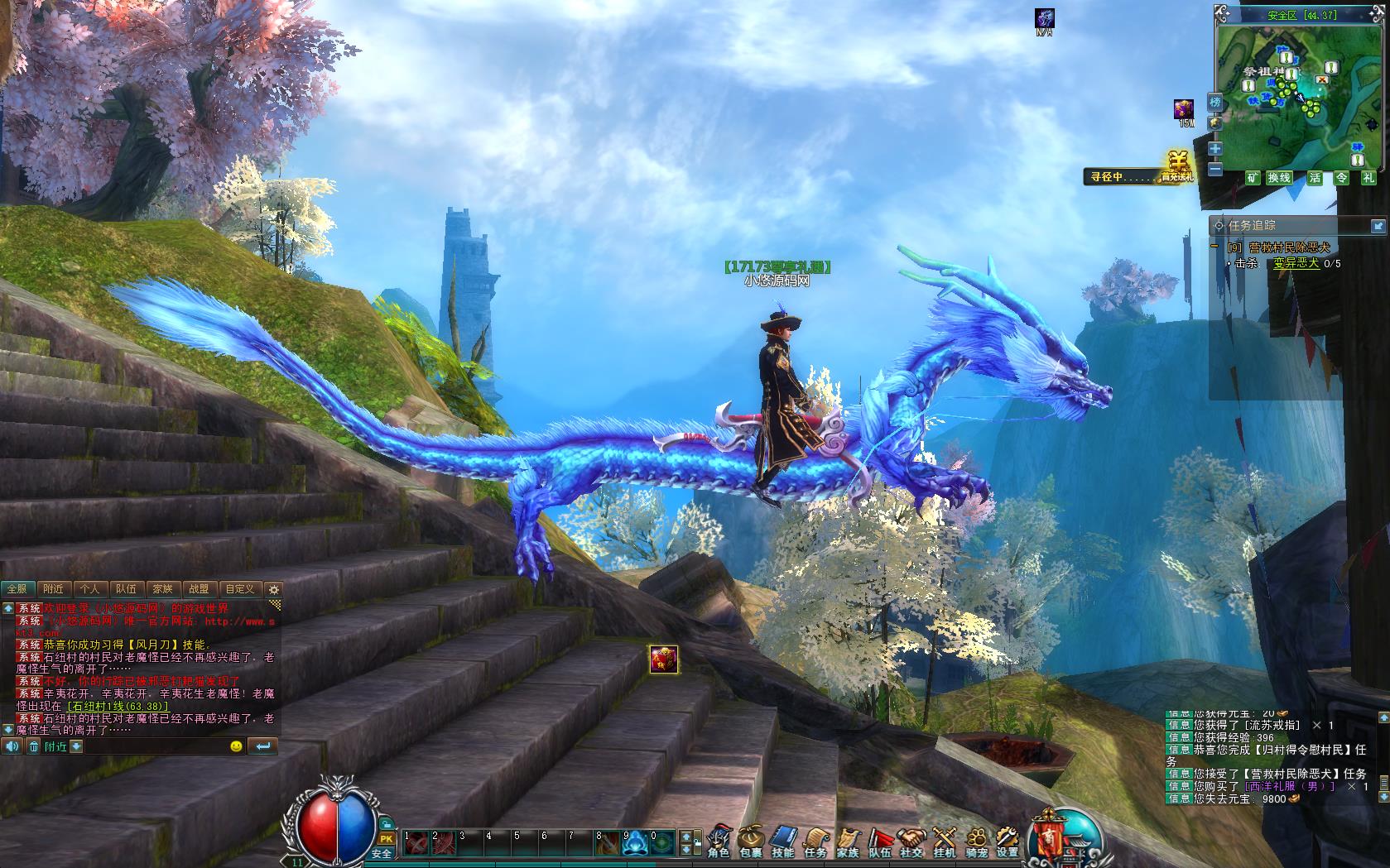Open chat settings gear icon
This screenshot has height=868, width=1390.
coord(274,589)
